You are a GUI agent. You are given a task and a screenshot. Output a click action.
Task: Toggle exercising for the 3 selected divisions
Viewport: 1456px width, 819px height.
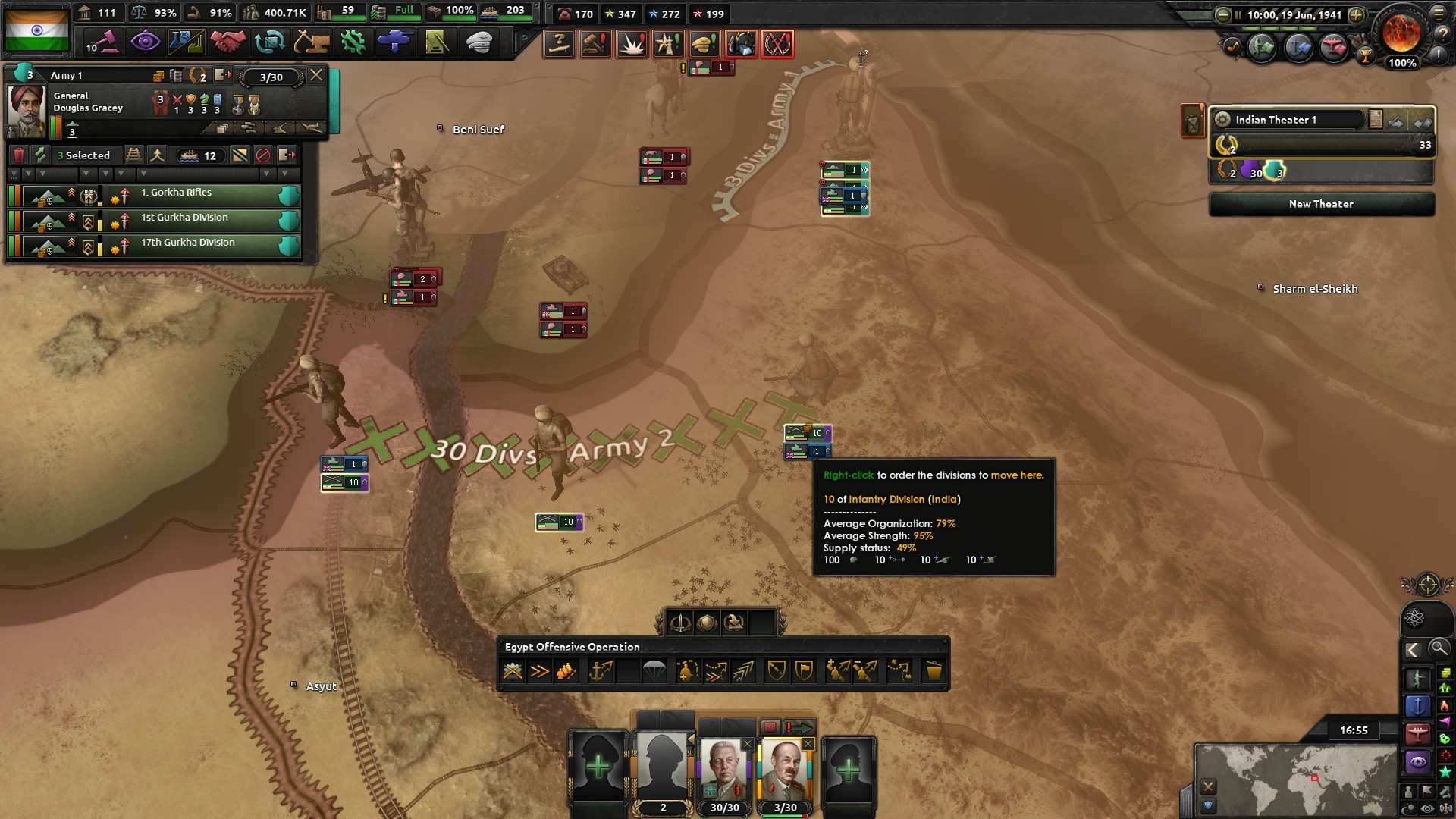click(40, 155)
